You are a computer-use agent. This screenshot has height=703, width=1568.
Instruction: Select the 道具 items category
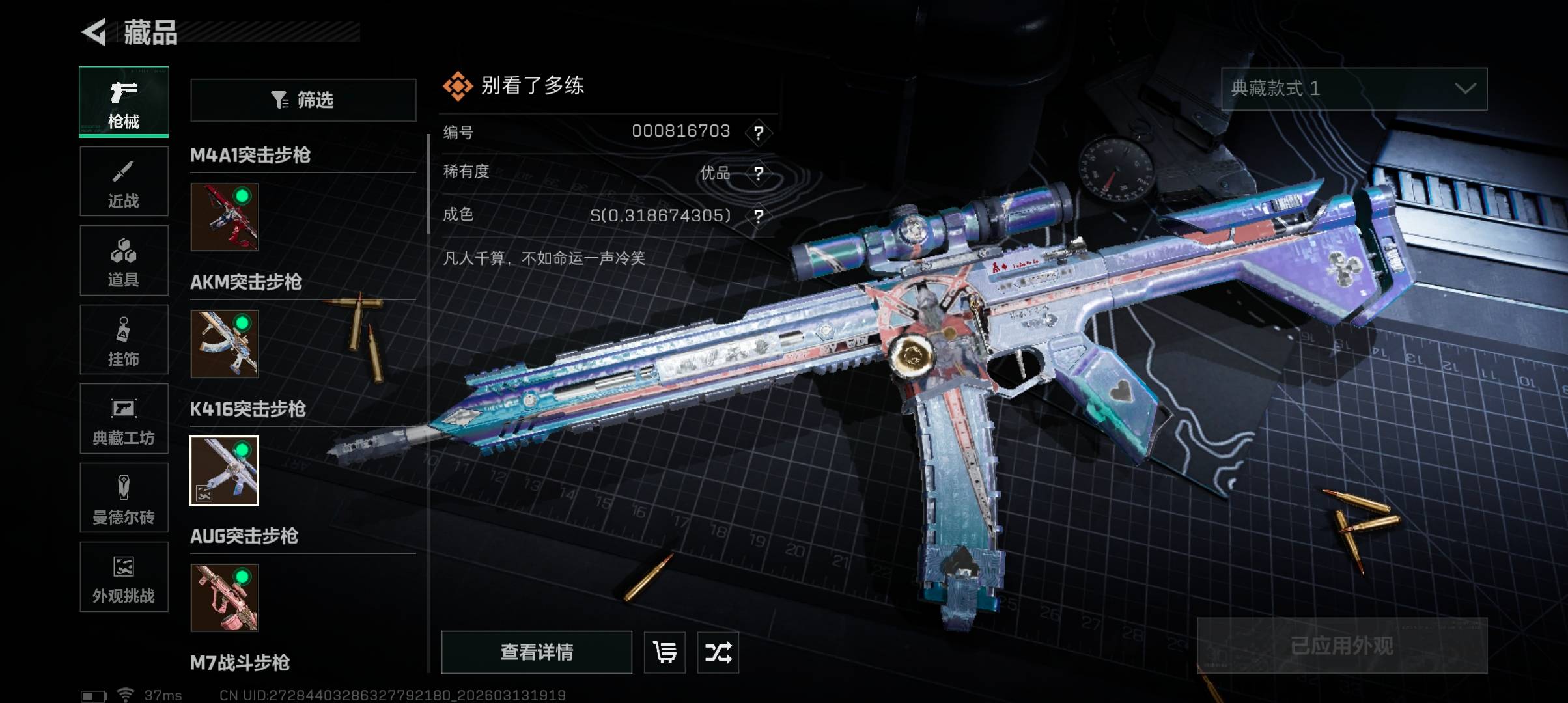(x=124, y=261)
